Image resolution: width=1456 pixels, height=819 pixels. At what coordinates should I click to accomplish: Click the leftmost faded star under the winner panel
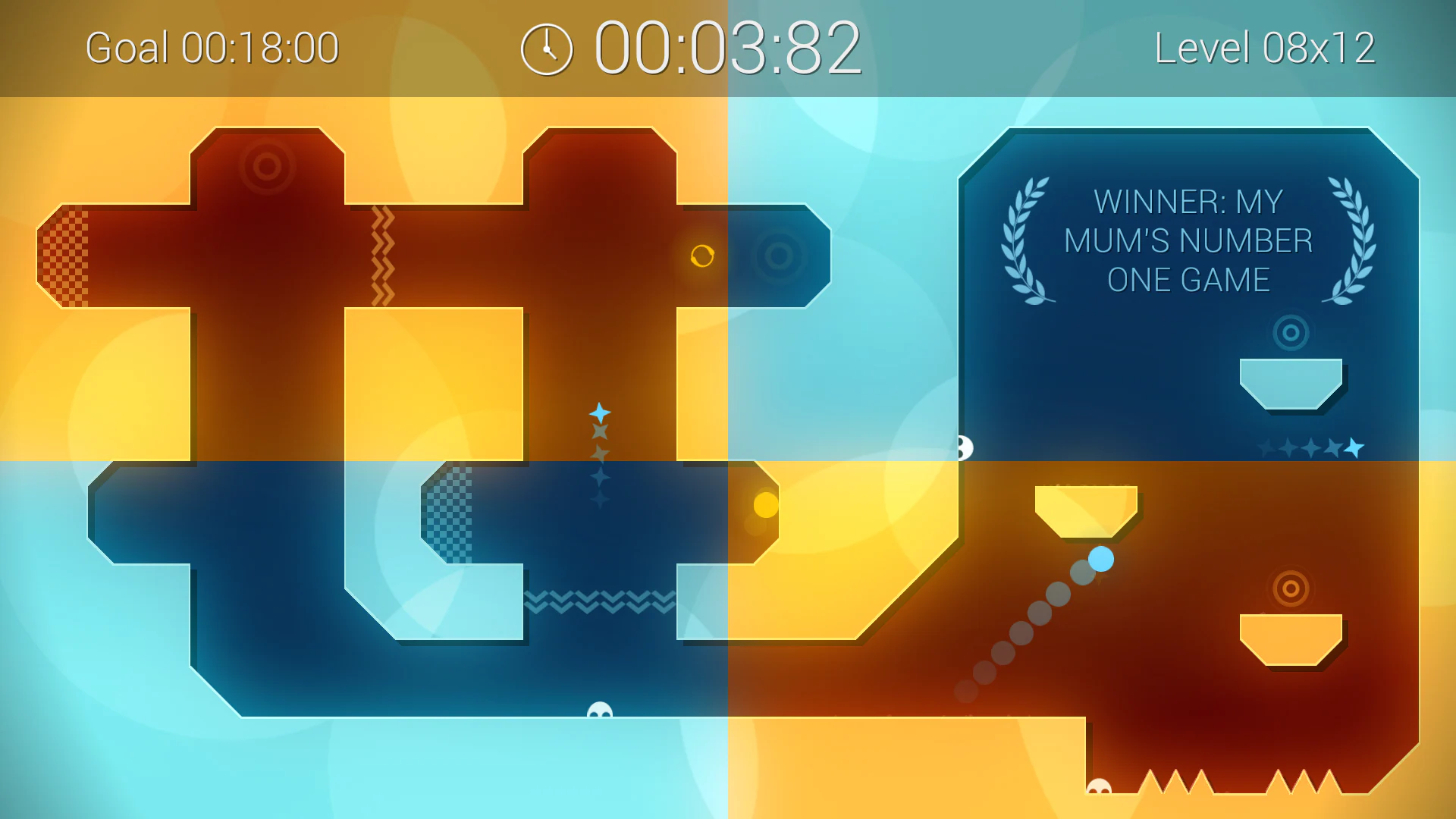tap(1265, 447)
